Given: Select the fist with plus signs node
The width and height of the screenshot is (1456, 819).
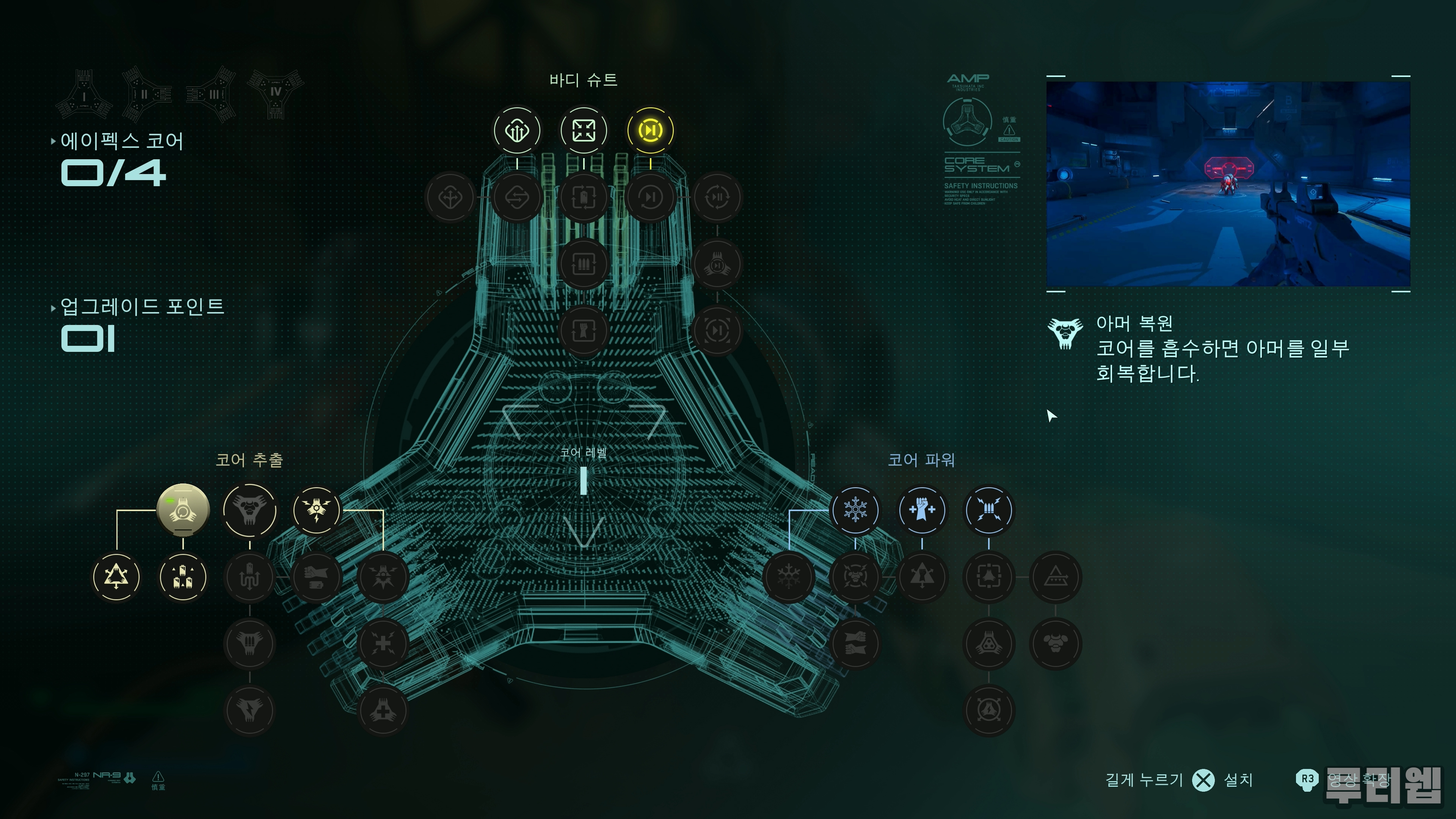Looking at the screenshot, I should (922, 510).
